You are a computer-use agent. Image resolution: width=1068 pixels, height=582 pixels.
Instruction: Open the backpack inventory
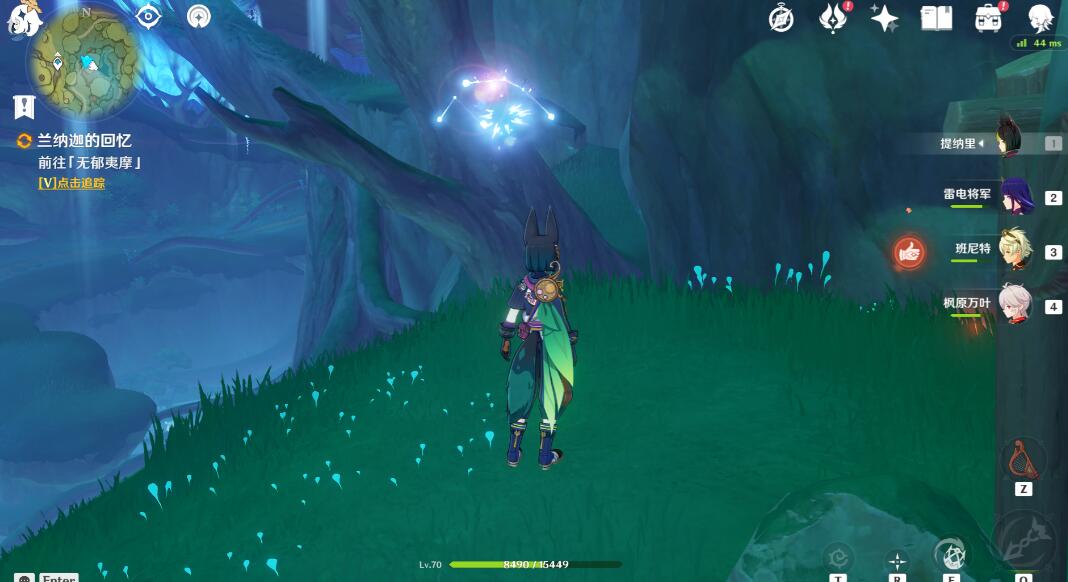click(x=988, y=18)
